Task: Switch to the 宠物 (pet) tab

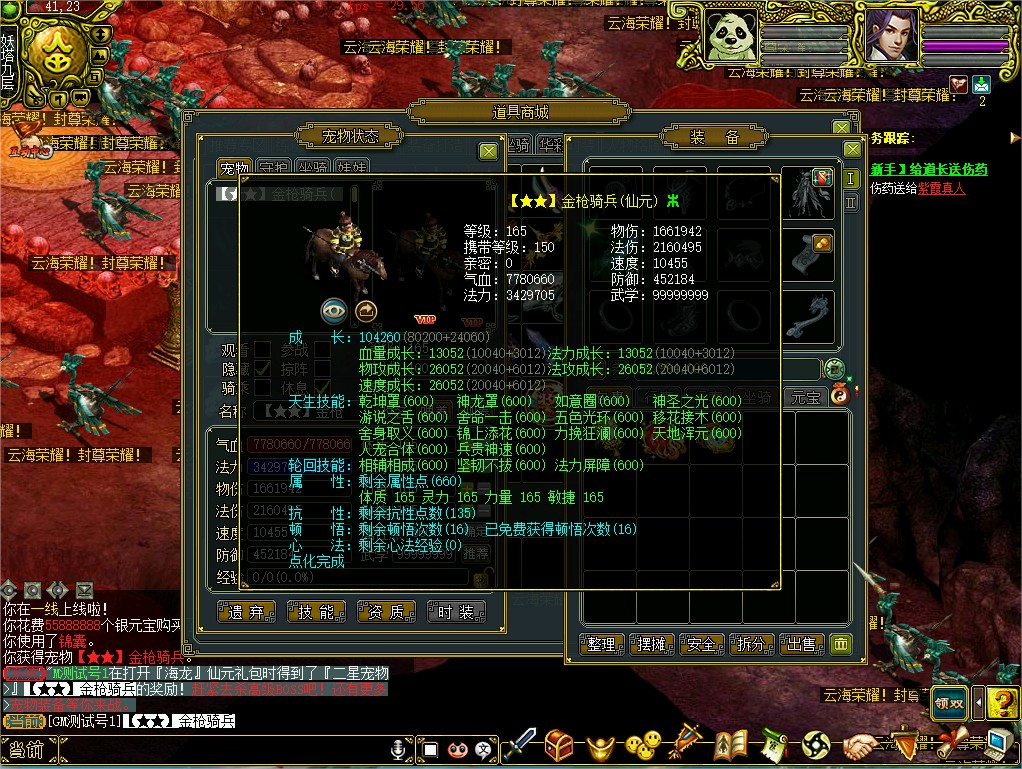Action: tap(234, 169)
